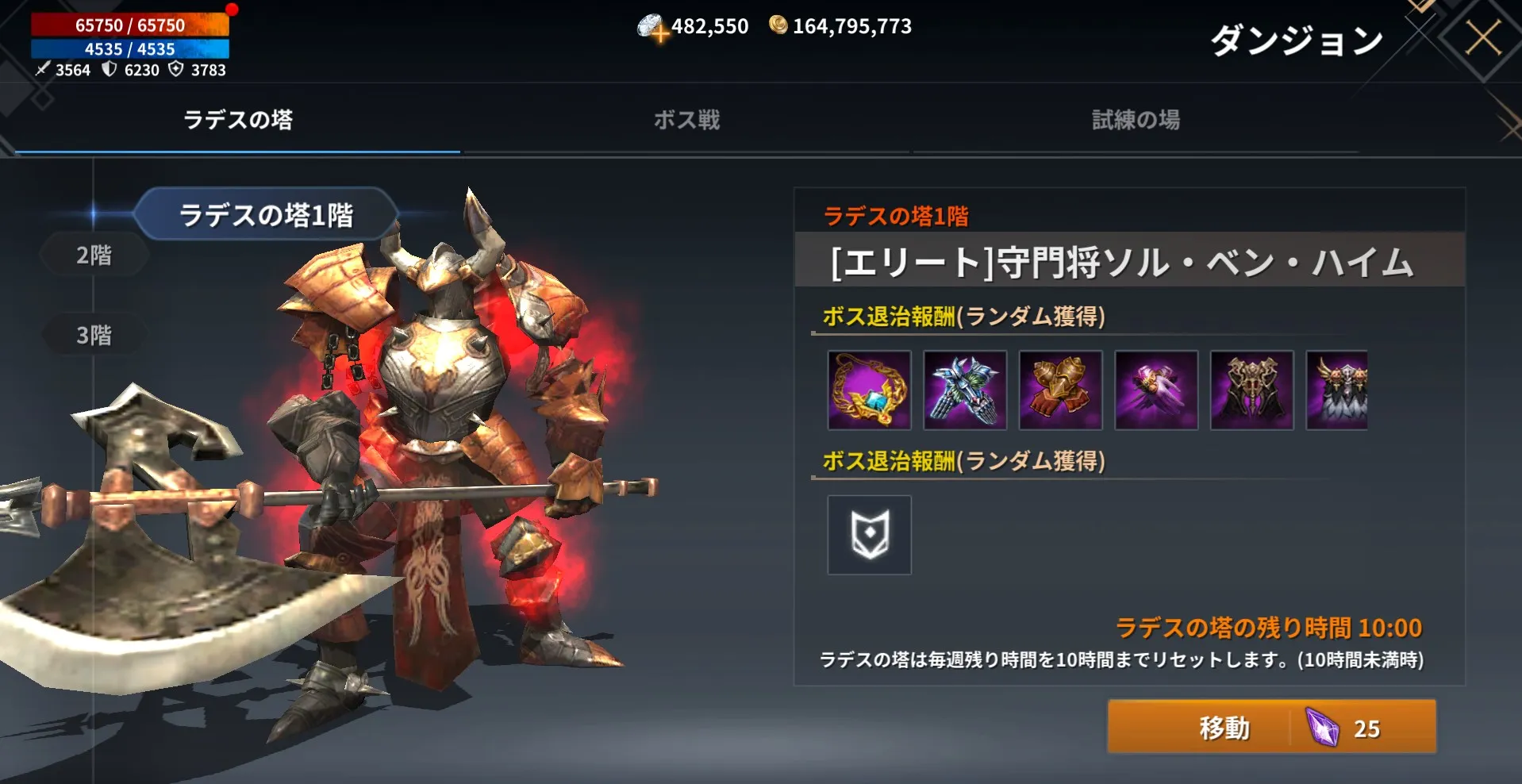This screenshot has height=784, width=1522.
Task: Select the purple relic reward icon
Action: point(1156,390)
